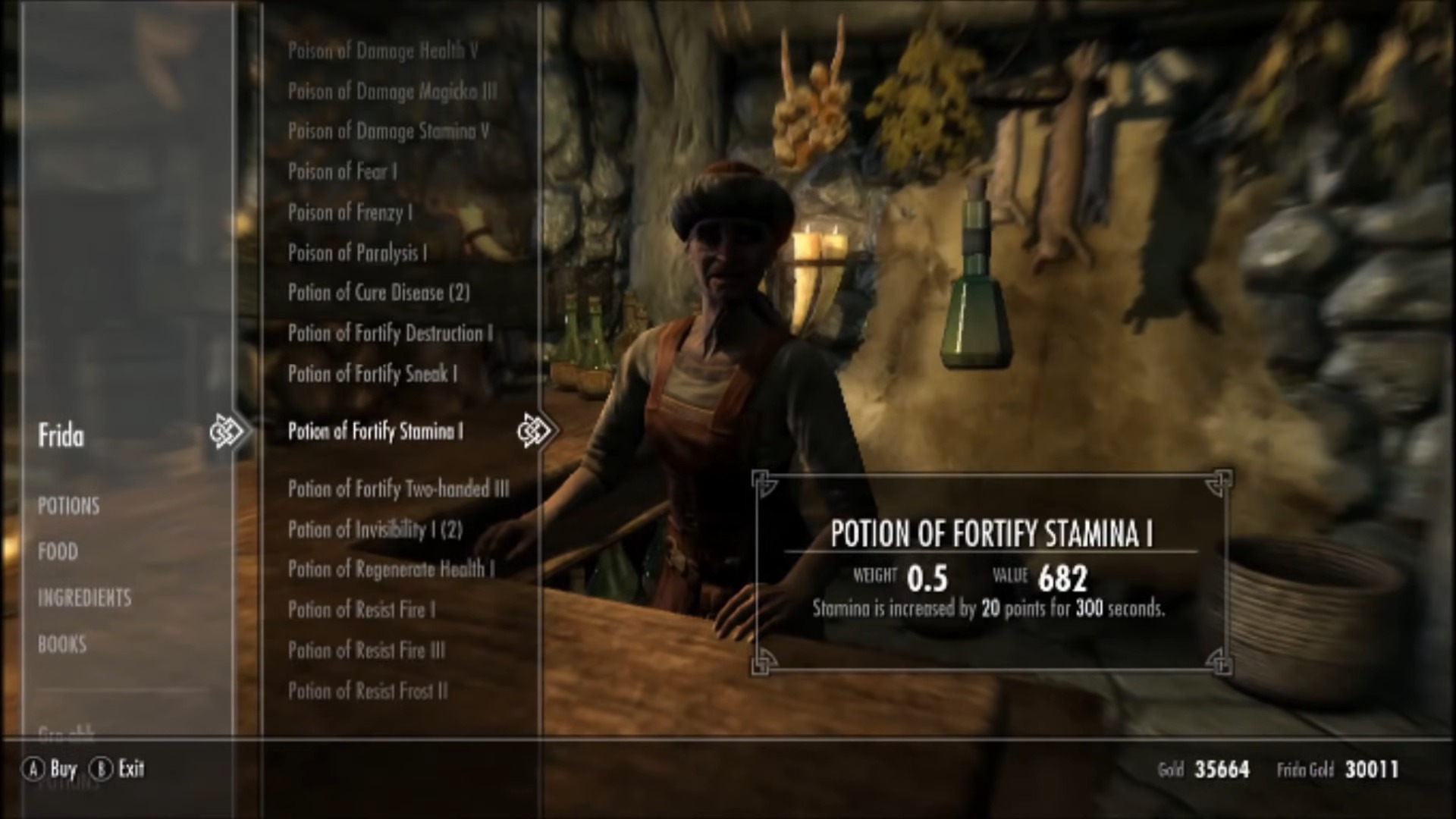Click the trade arrows icon next to Potion of Fortify Stamina I
Image resolution: width=1456 pixels, height=819 pixels.
point(535,430)
